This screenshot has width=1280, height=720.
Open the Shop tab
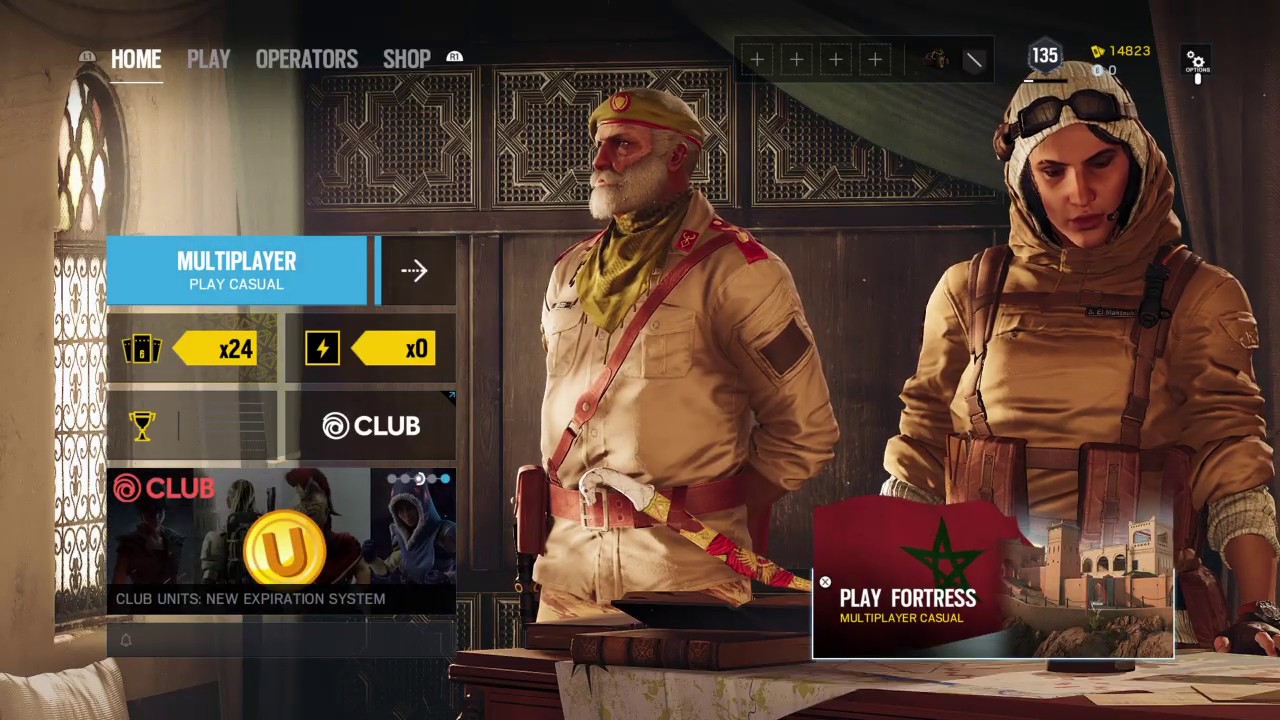(x=406, y=59)
